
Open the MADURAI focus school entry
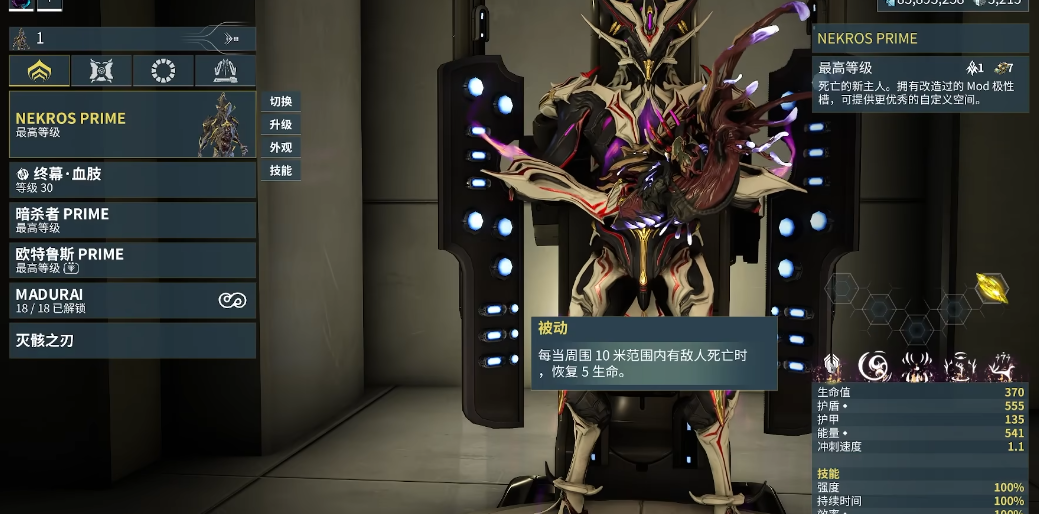[132, 300]
